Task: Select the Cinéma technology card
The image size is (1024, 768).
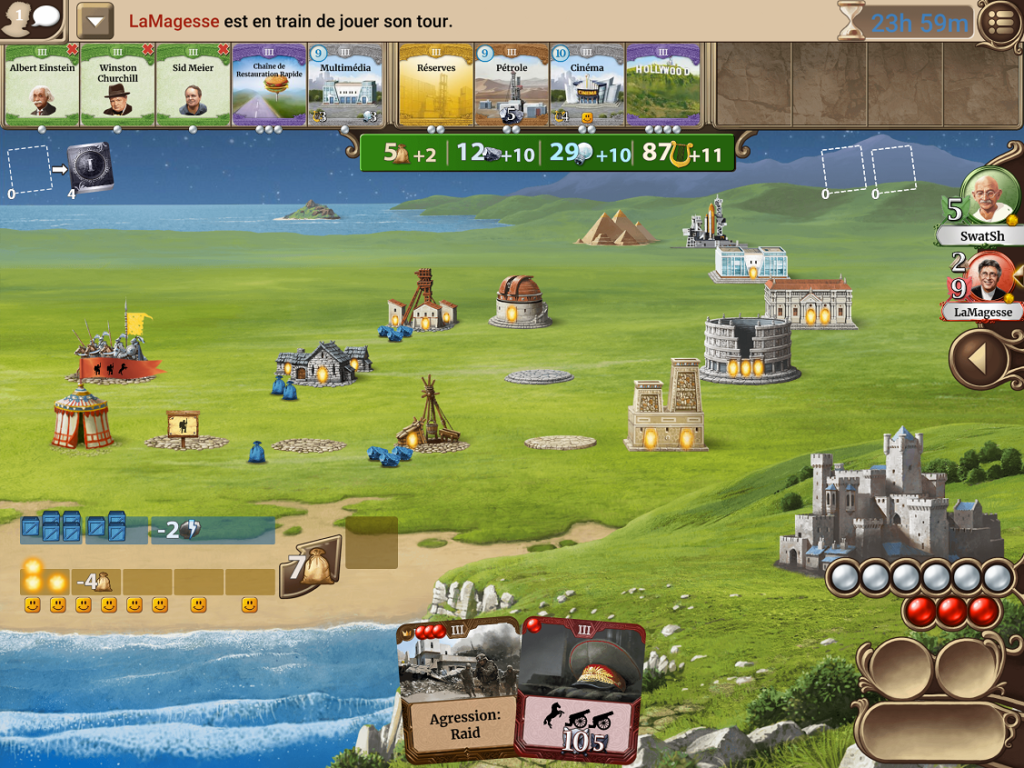Action: [x=587, y=86]
